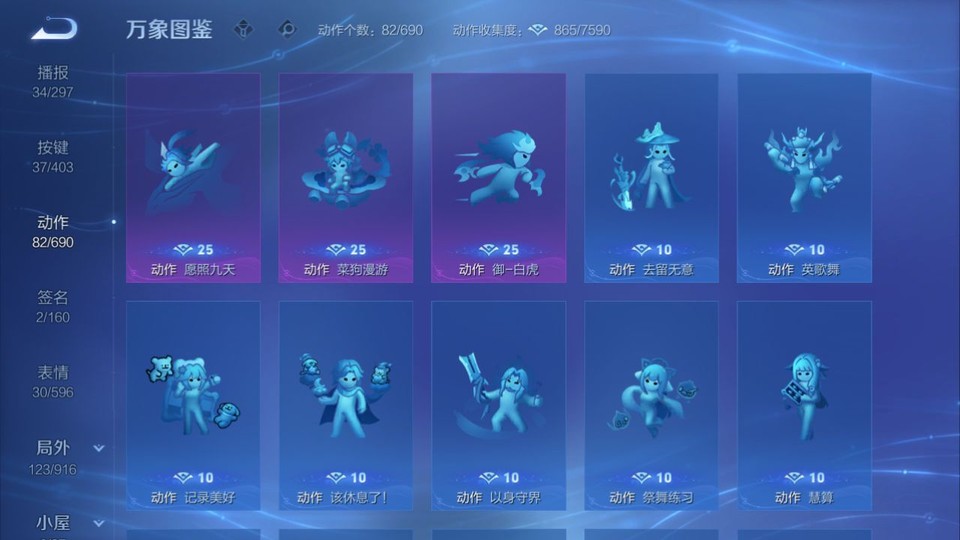Select the 愿照九天 action card

tap(193, 177)
